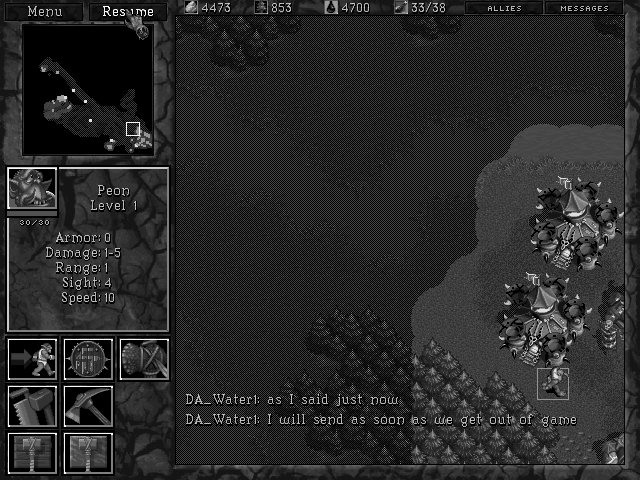Choose the Harvest pickaxe command
The width and height of the screenshot is (640, 480).
tap(88, 406)
